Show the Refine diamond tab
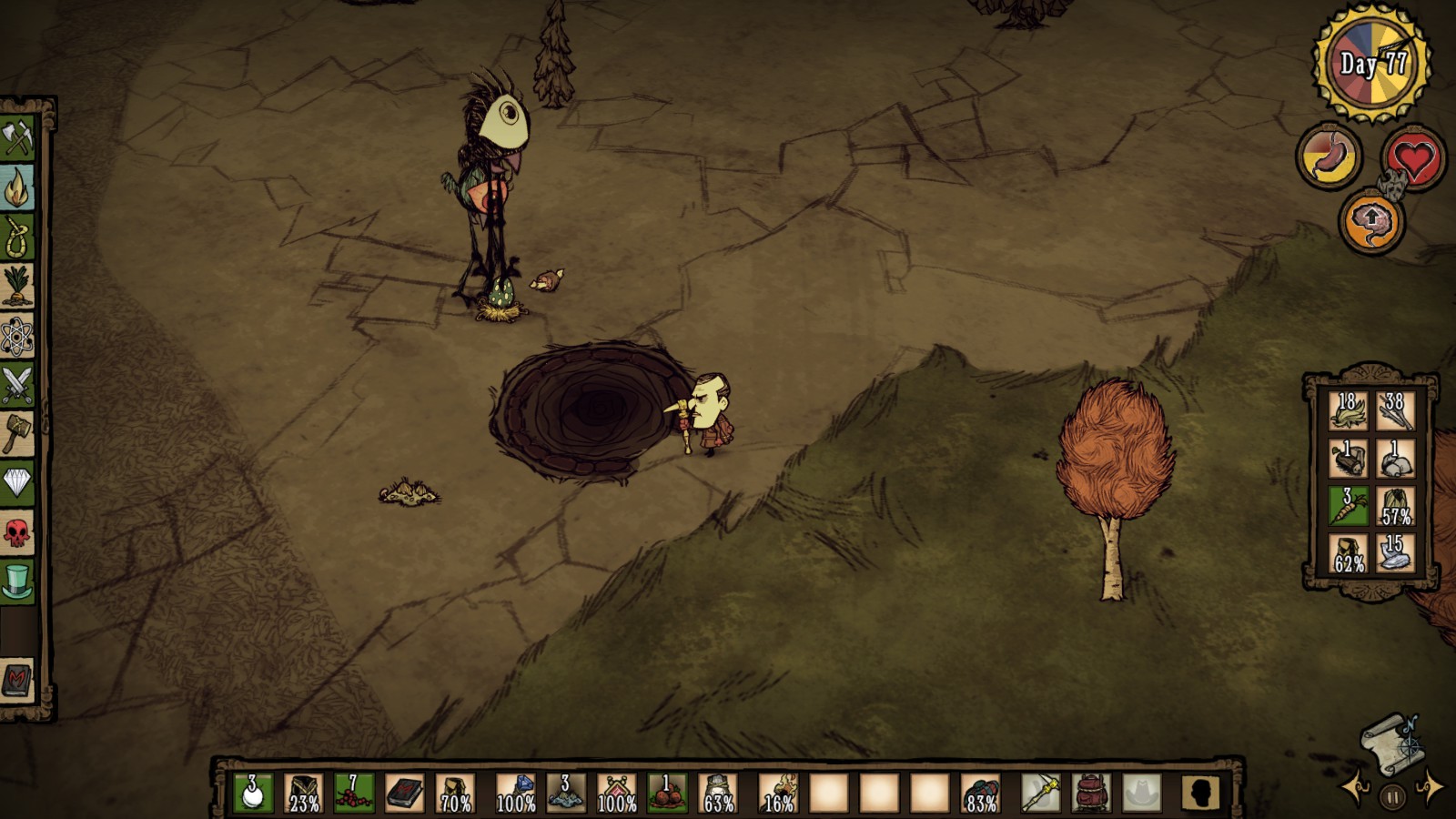The width and height of the screenshot is (1456, 819). click(x=17, y=482)
